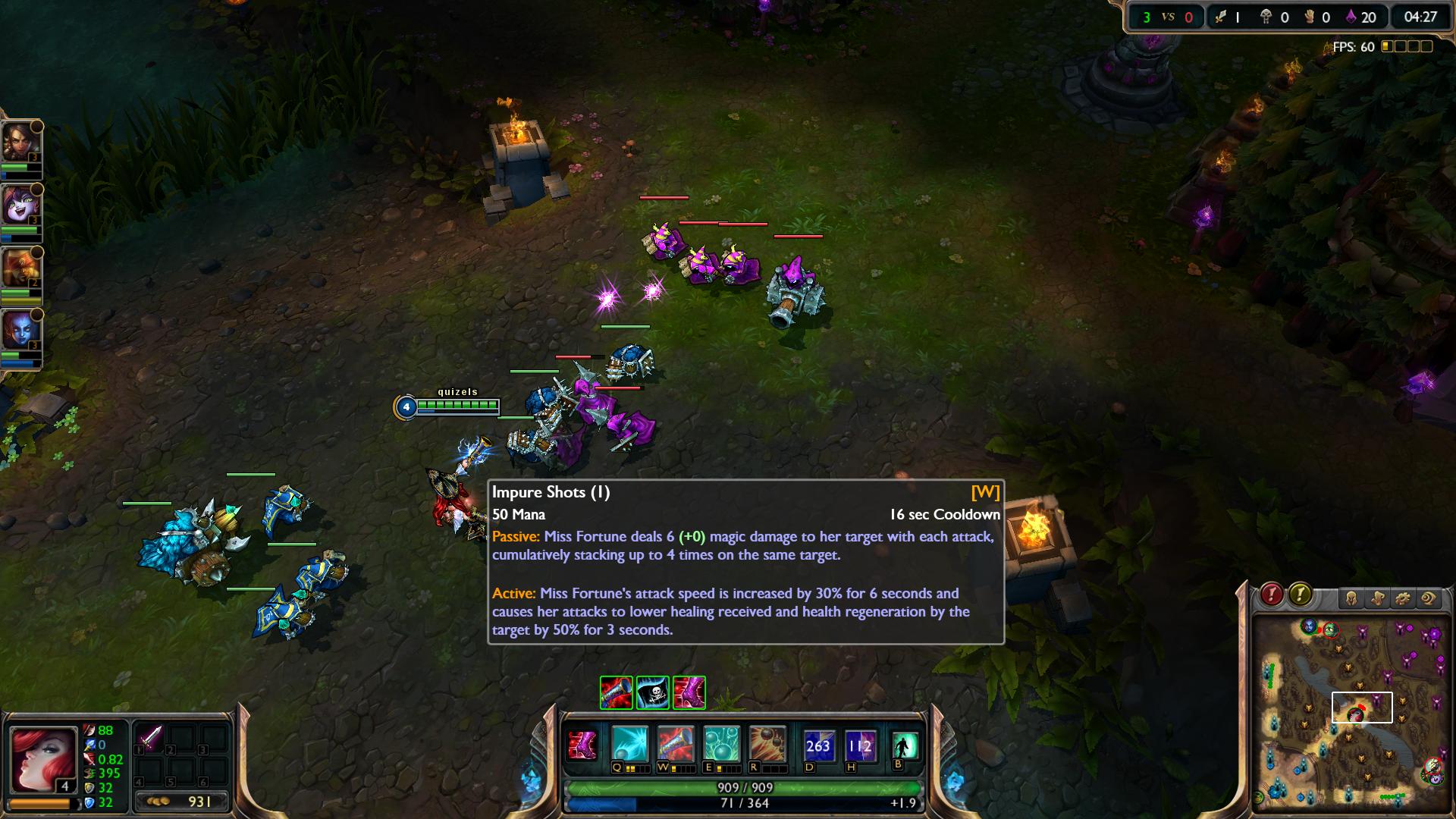Click the passive boot icon beside Q
The image size is (1456, 819).
[582, 745]
